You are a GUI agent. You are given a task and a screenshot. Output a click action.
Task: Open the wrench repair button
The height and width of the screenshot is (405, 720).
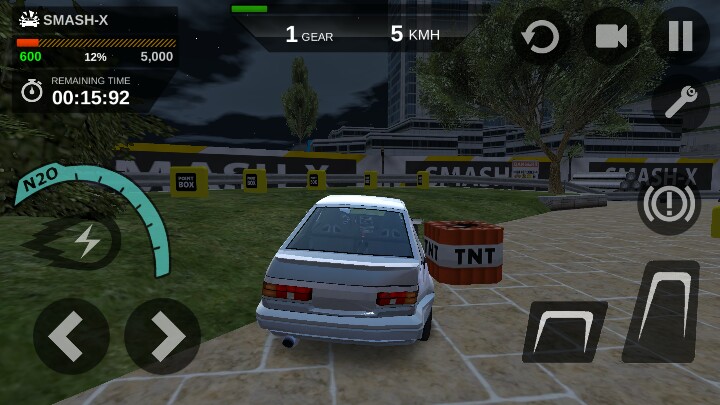[680, 102]
